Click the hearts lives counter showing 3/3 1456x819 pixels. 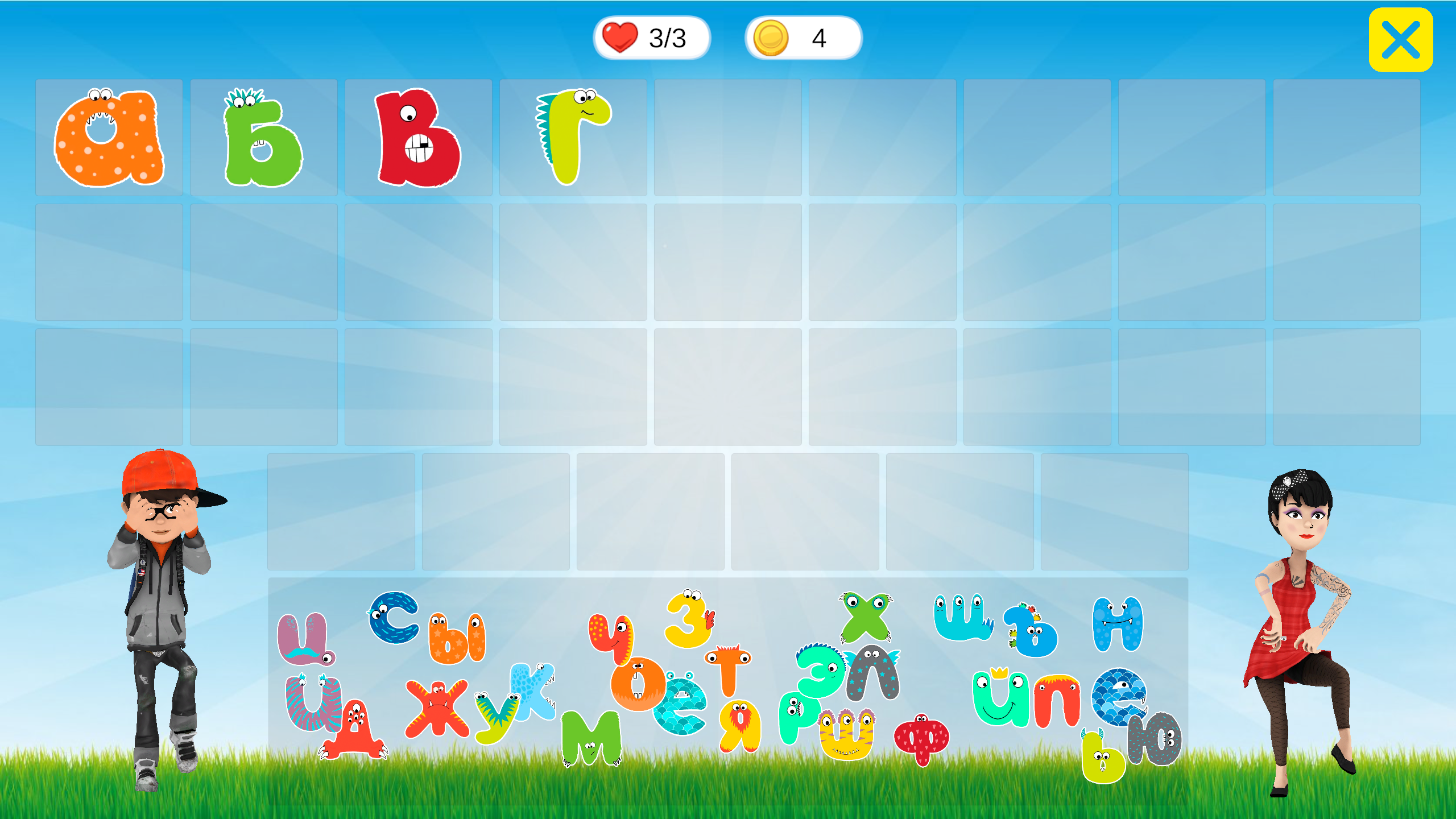click(x=651, y=37)
